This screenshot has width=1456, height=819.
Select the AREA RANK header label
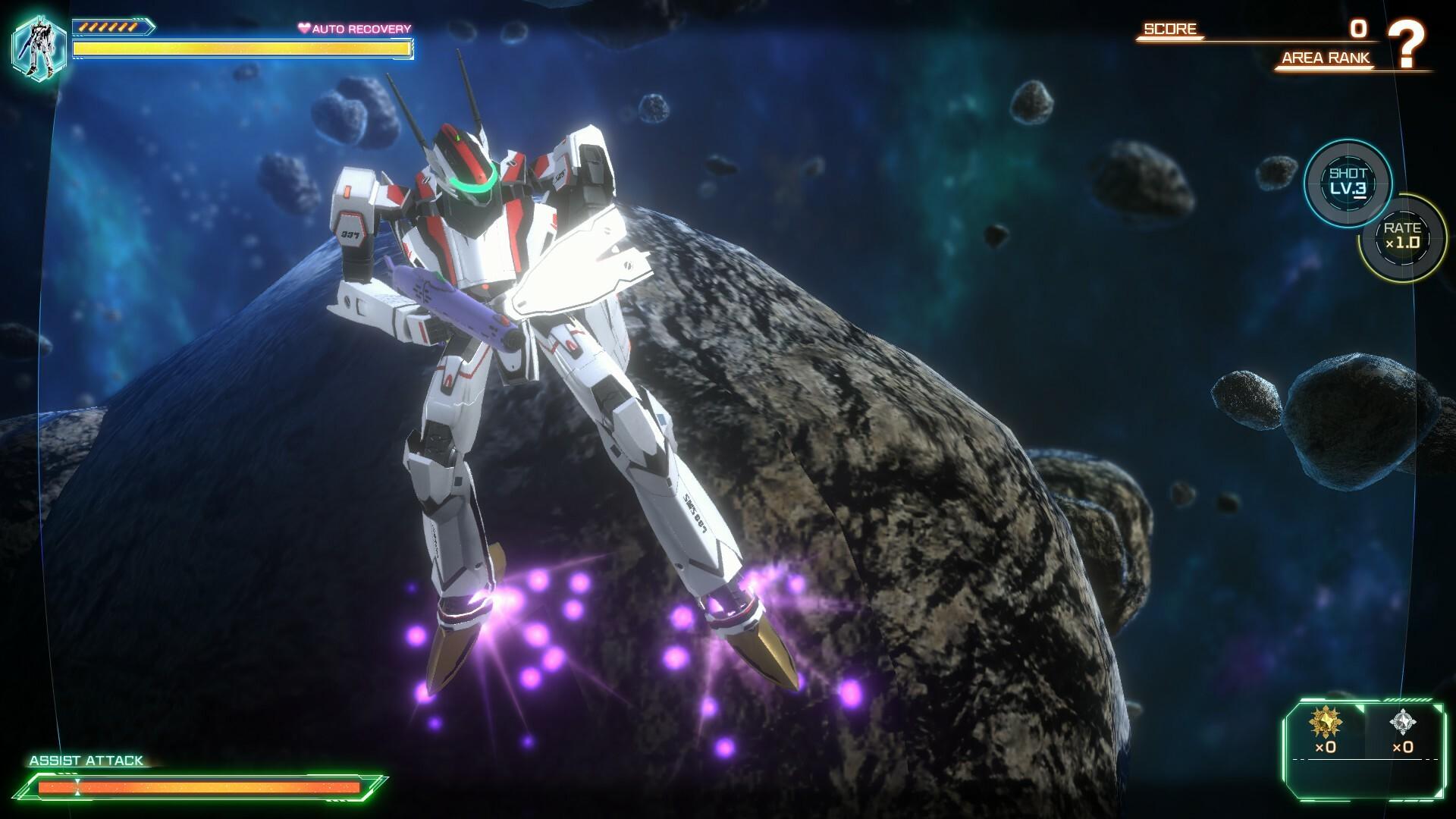tap(1325, 58)
